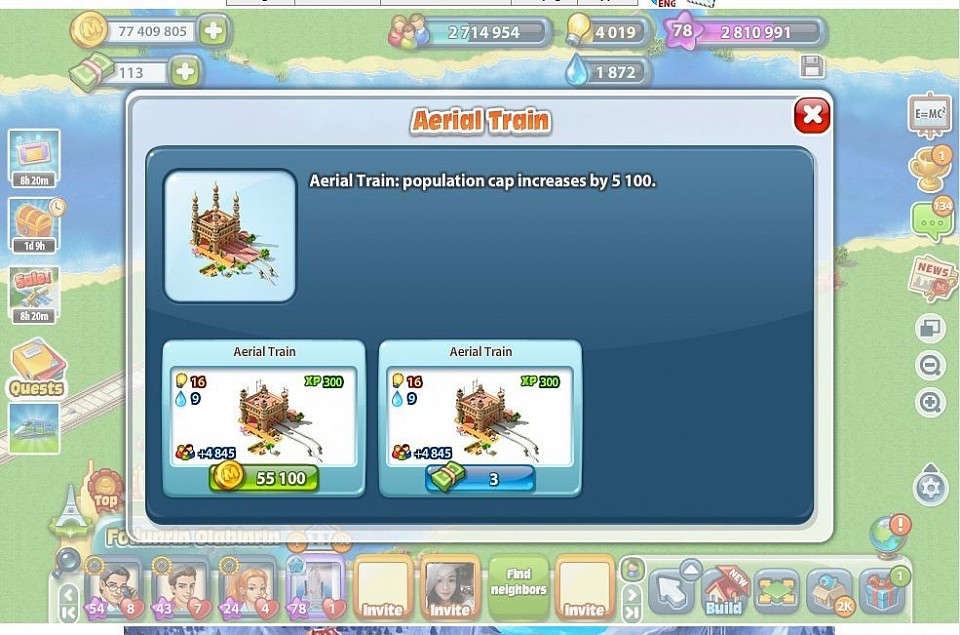Add more cash with the plus button
This screenshot has height=635, width=960.
point(184,72)
